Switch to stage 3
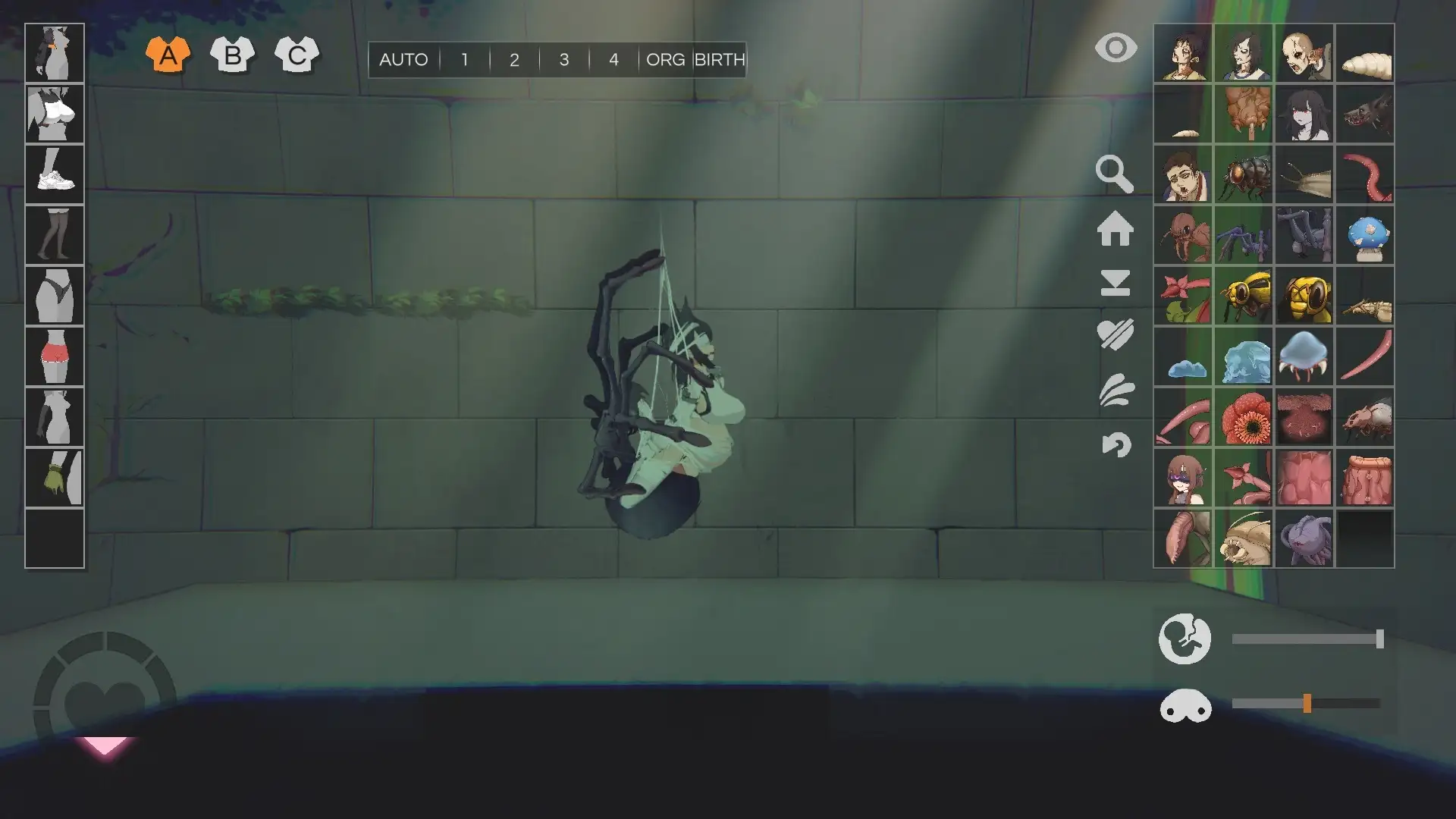This screenshot has height=819, width=1456. click(x=563, y=60)
